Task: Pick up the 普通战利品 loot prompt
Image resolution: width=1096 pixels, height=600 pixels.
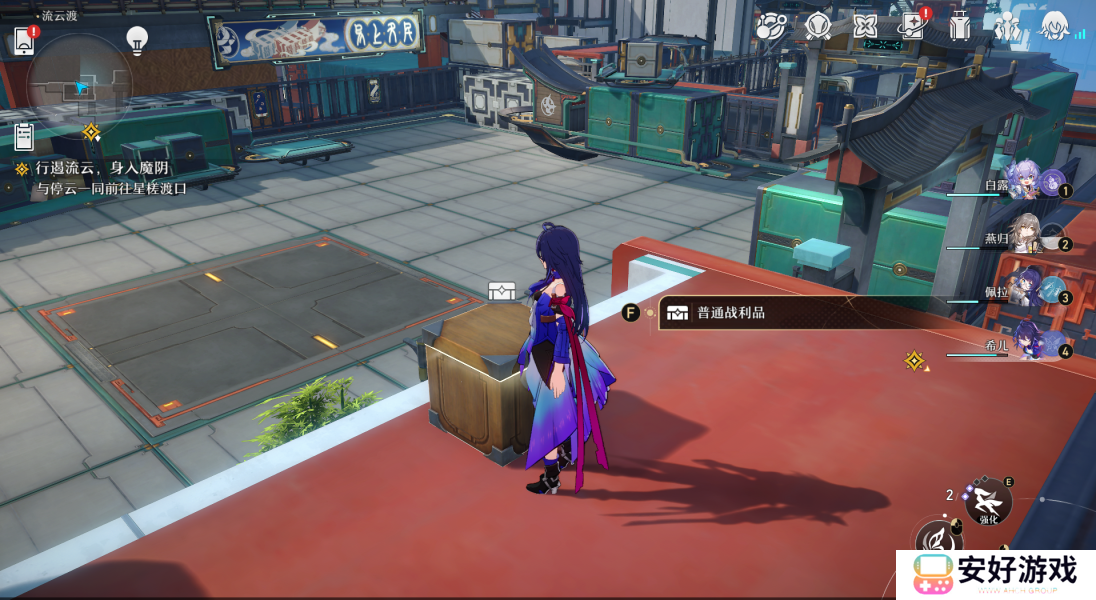Action: 730,313
